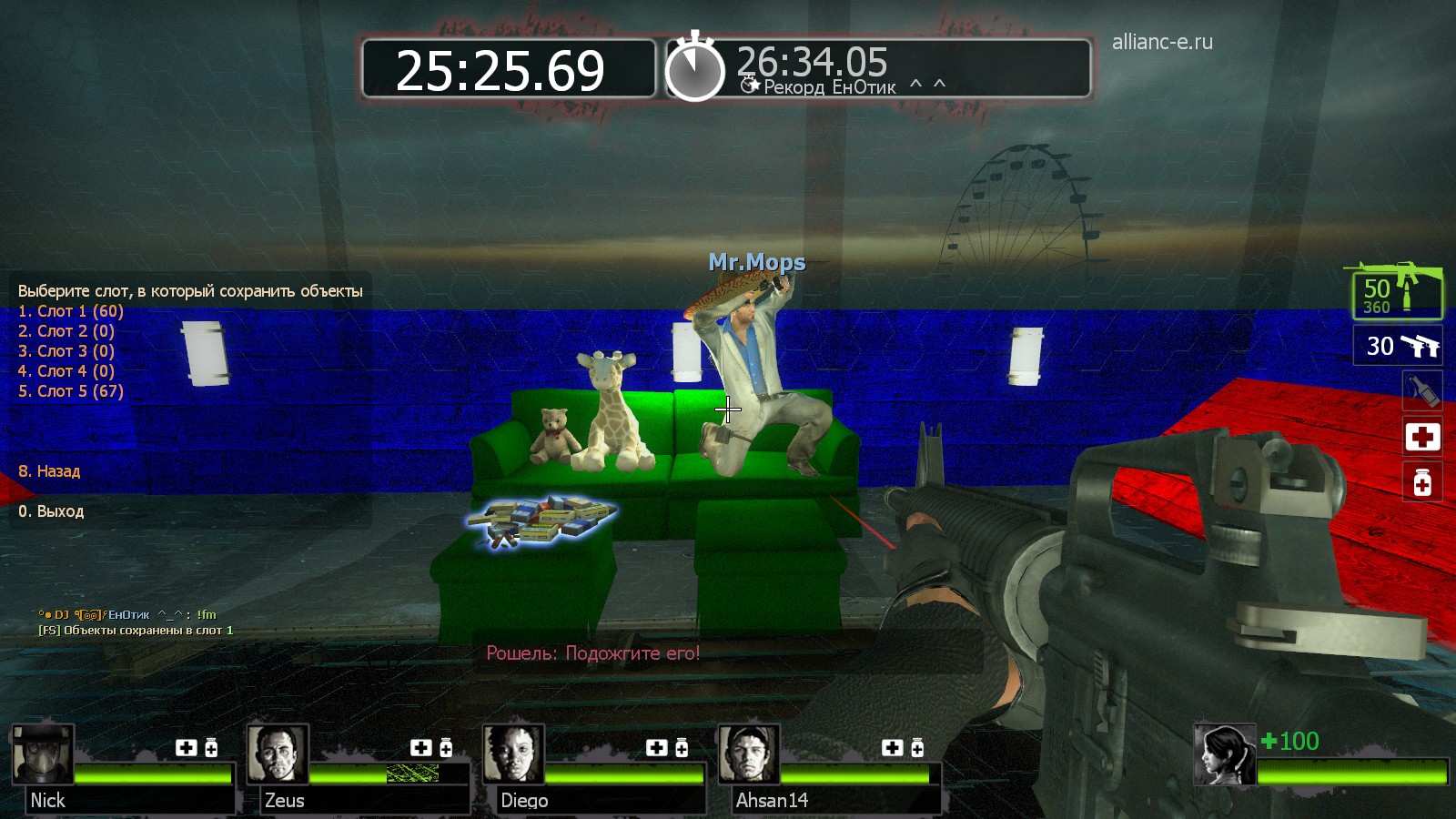Select the pain pills slot
Viewport: 1456px width, 819px height.
1422,482
